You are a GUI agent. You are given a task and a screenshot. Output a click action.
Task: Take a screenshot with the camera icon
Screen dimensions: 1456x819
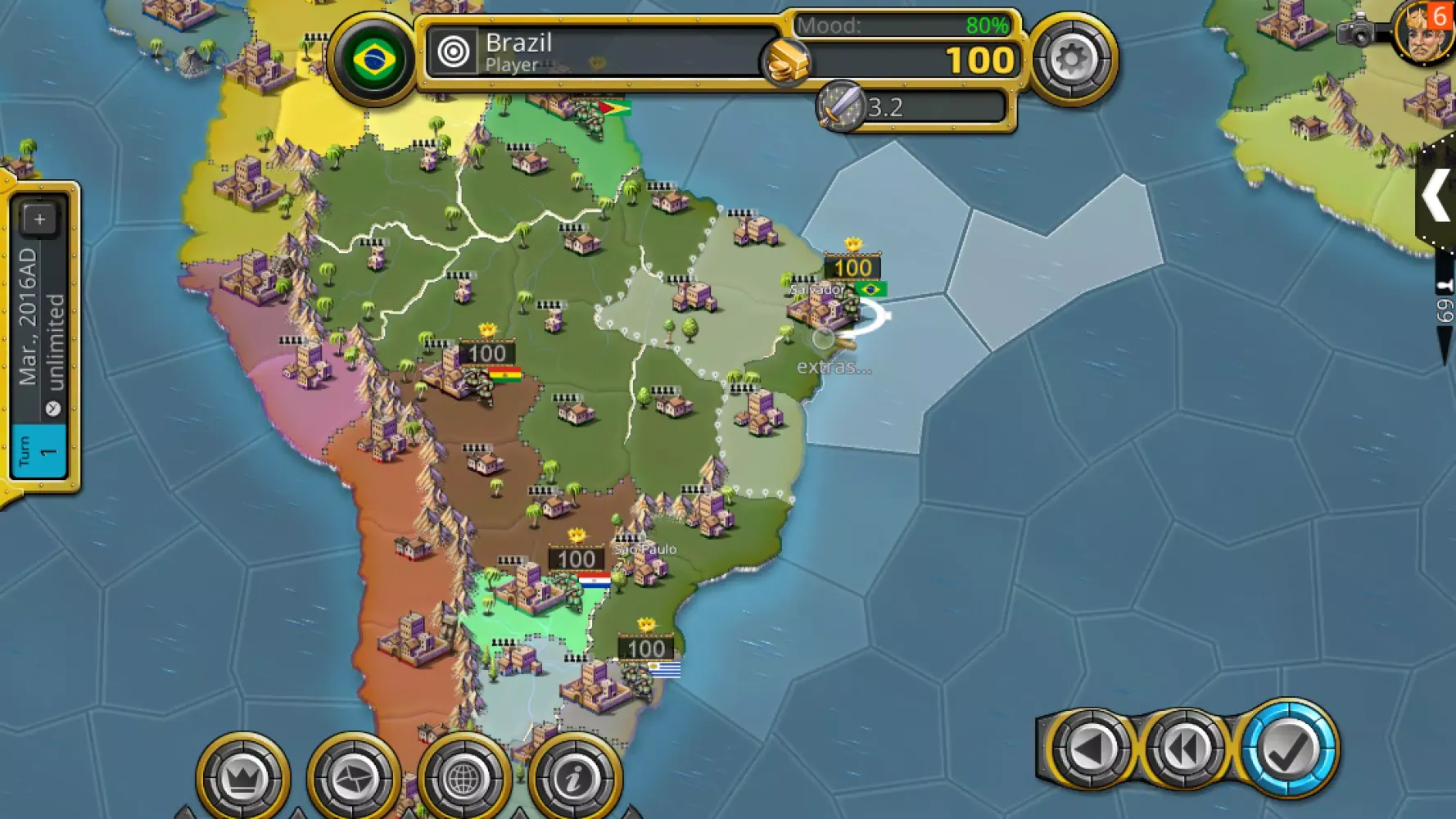pyautogui.click(x=1356, y=31)
